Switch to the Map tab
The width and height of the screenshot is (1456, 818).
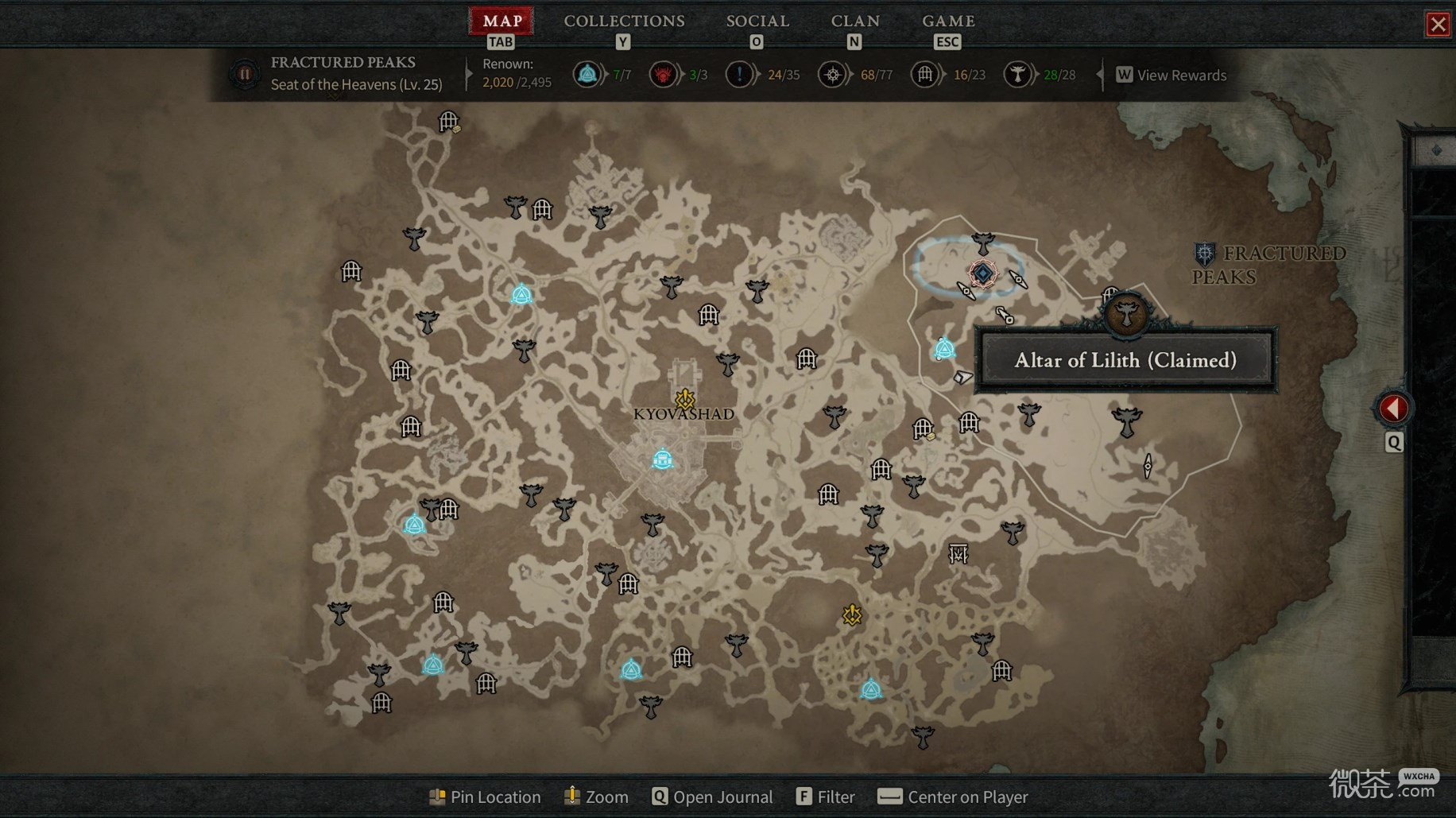(501, 21)
